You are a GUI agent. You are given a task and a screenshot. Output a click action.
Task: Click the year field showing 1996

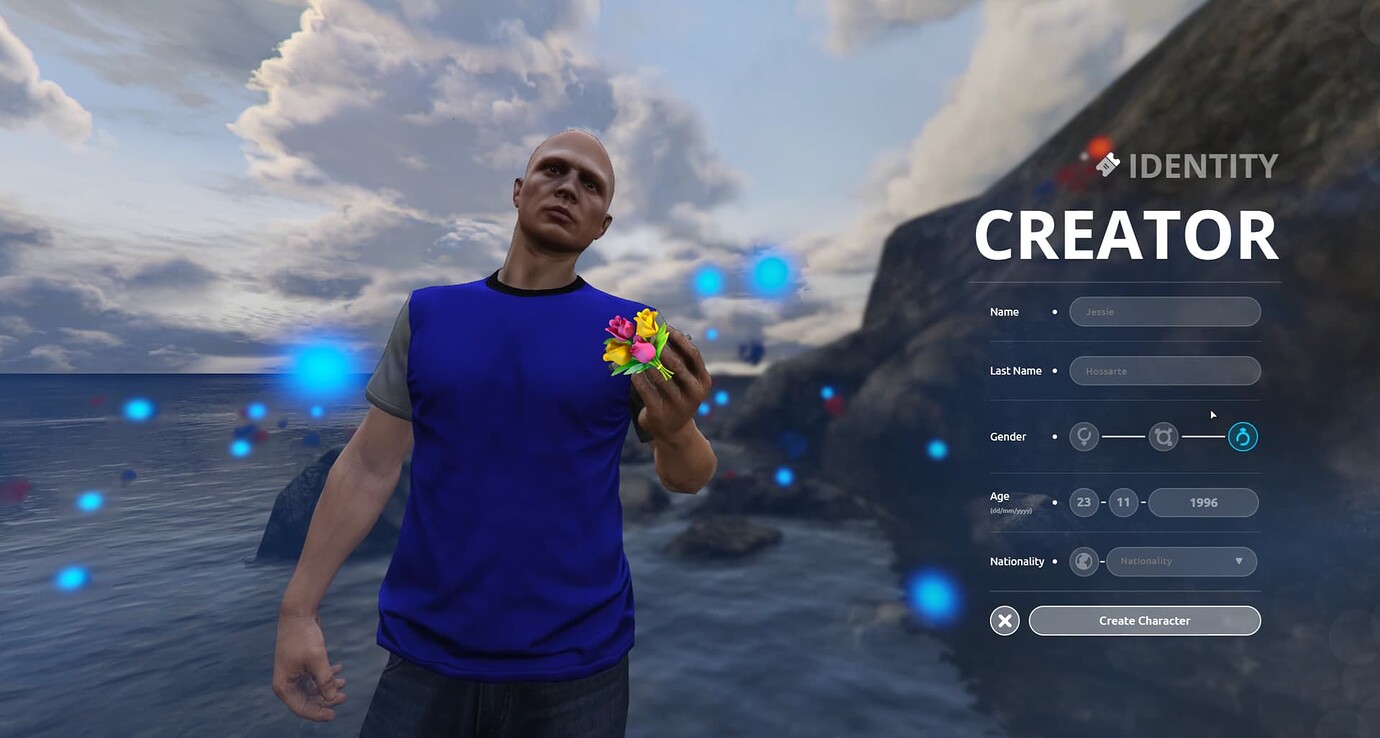[1204, 502]
